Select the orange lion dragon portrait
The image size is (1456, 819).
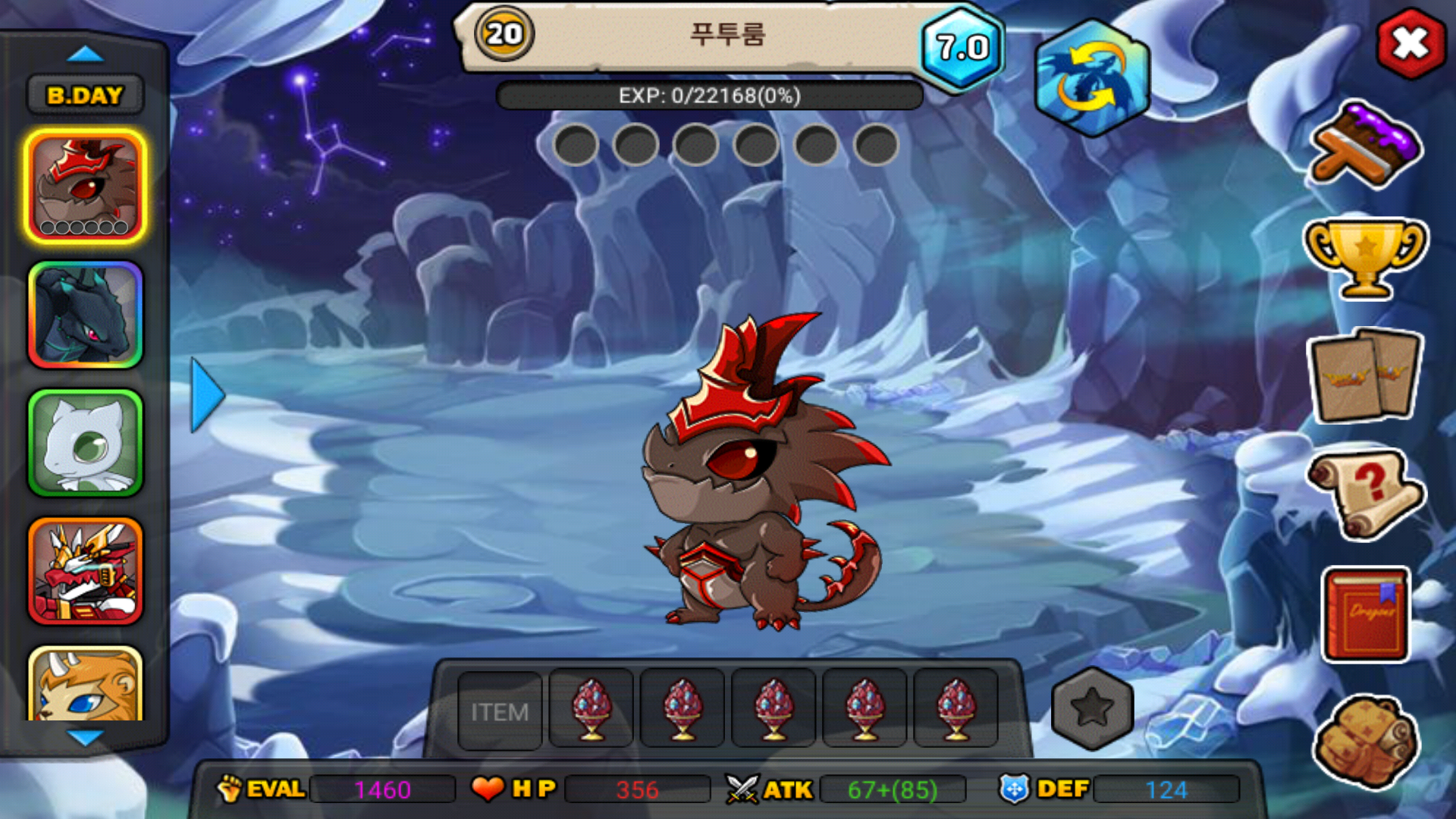(85, 685)
